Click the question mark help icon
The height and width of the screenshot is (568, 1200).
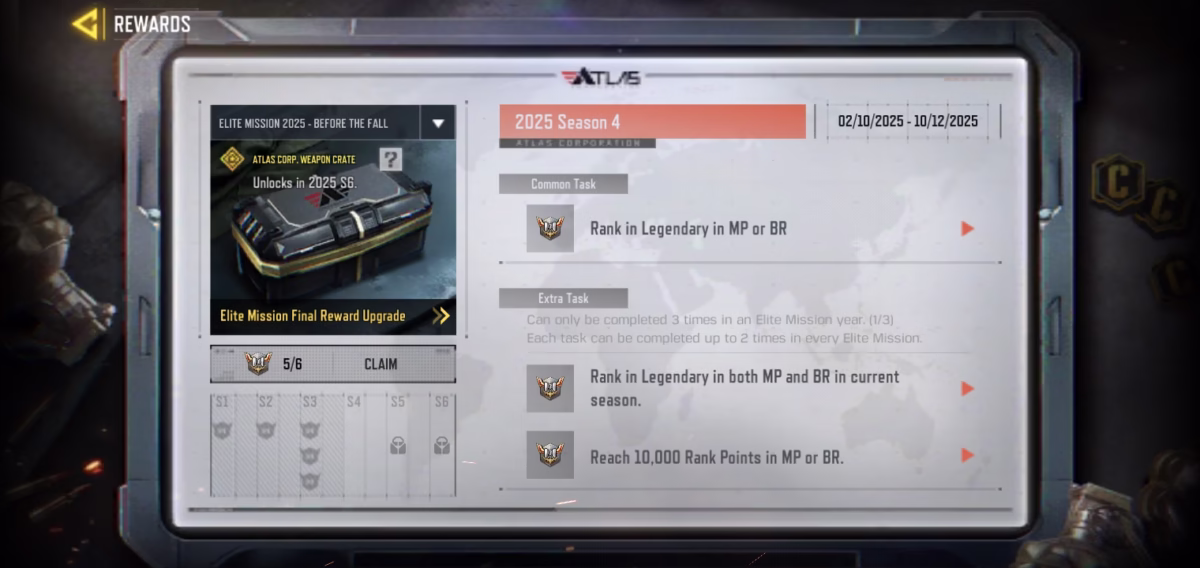[391, 160]
